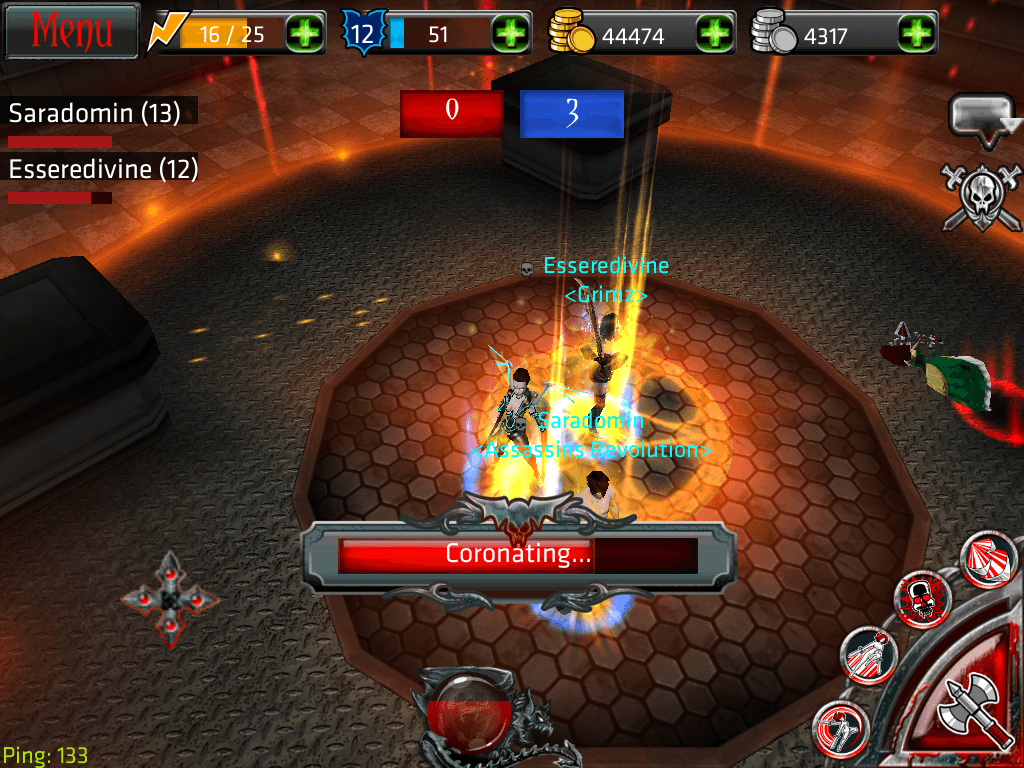Viewport: 1024px width, 768px height.
Task: Select Saradomin in the player list
Action: 95,113
